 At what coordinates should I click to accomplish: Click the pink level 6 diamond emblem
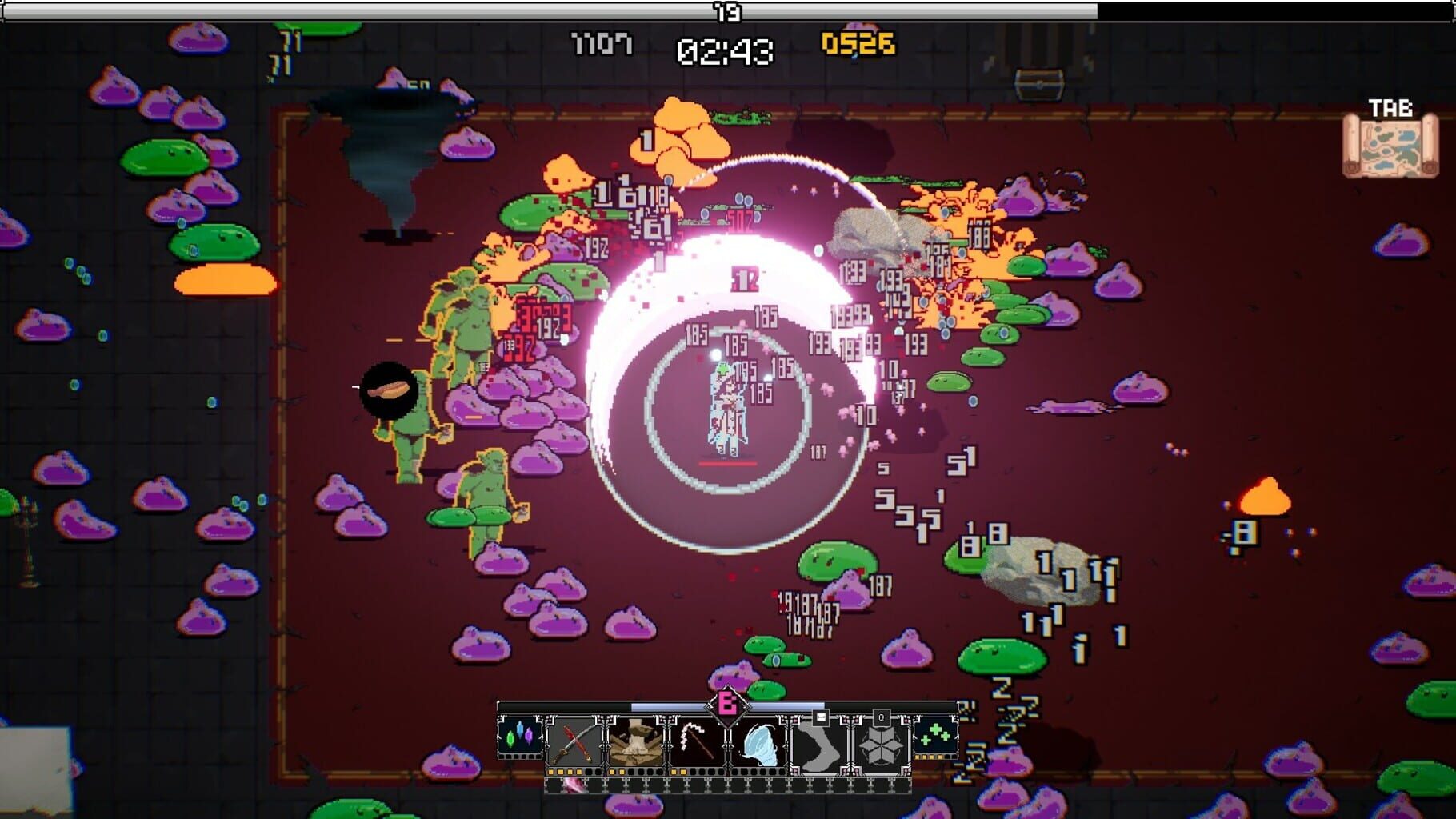coord(726,705)
